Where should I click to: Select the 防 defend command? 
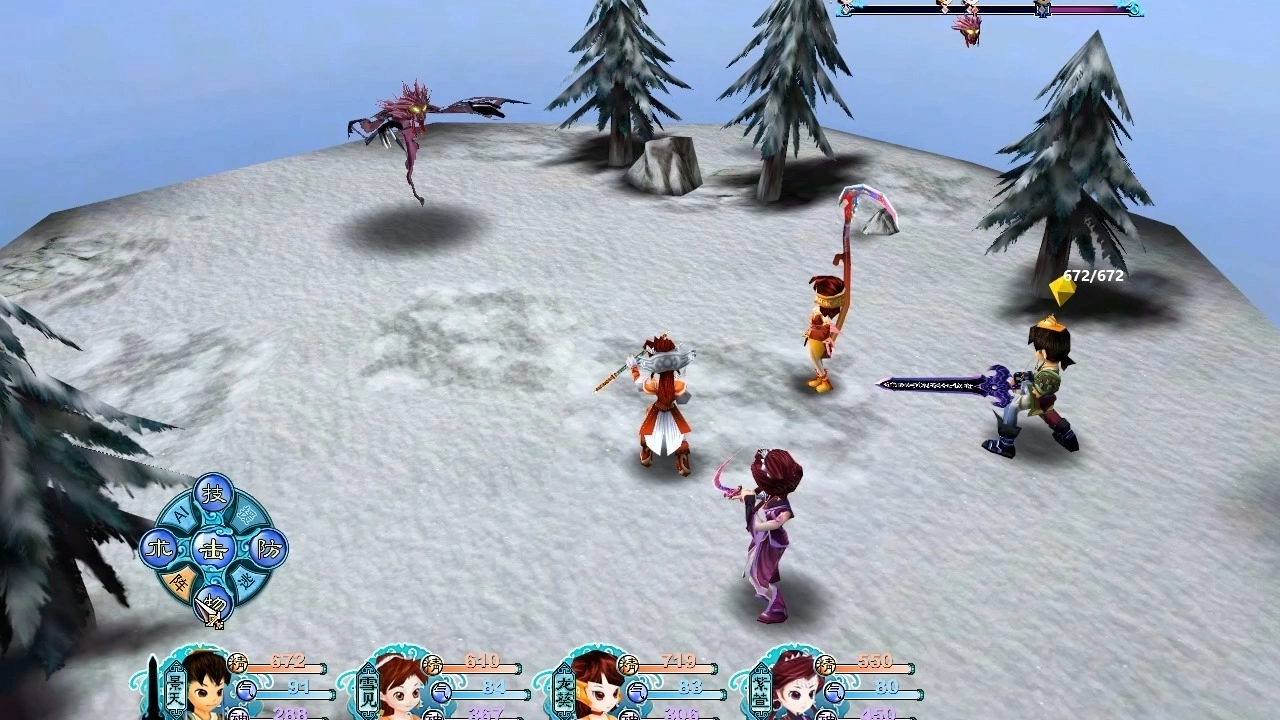268,548
